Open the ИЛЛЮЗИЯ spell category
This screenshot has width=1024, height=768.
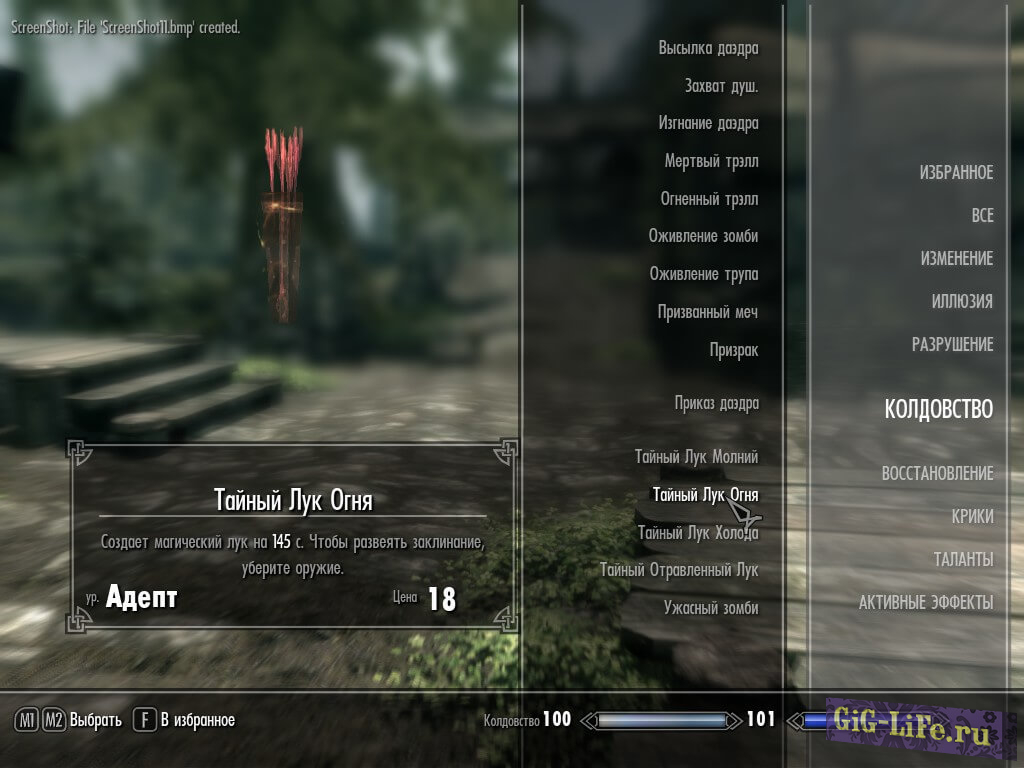click(962, 302)
